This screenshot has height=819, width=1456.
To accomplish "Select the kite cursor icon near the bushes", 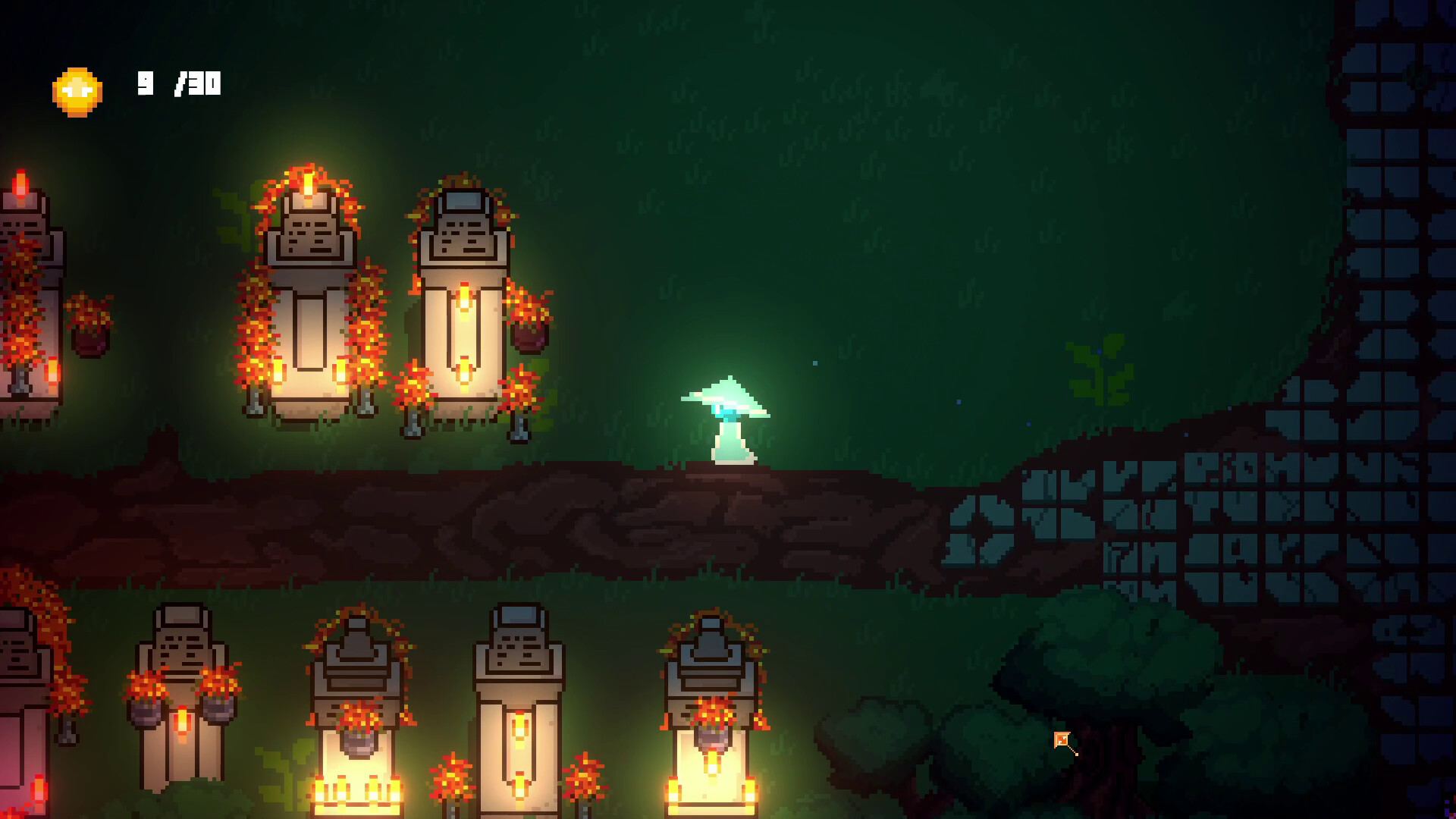I will click(x=1061, y=739).
